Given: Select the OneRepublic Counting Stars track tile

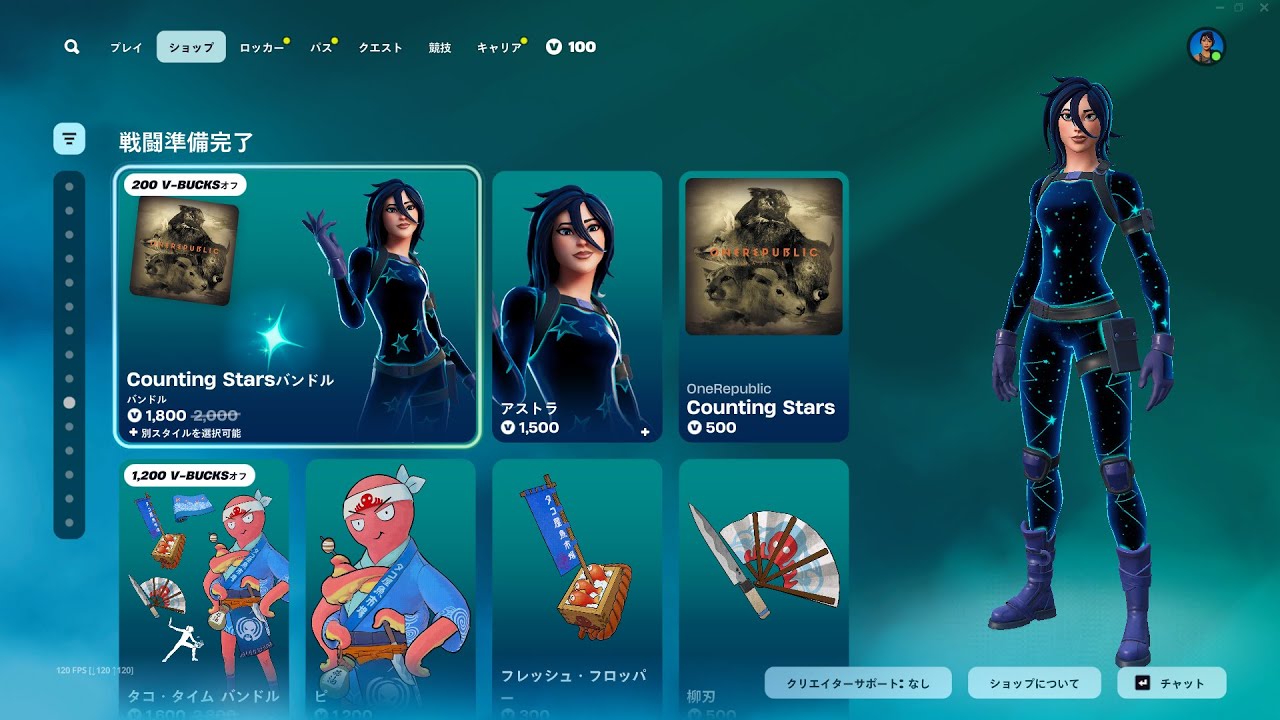Looking at the screenshot, I should (x=764, y=305).
